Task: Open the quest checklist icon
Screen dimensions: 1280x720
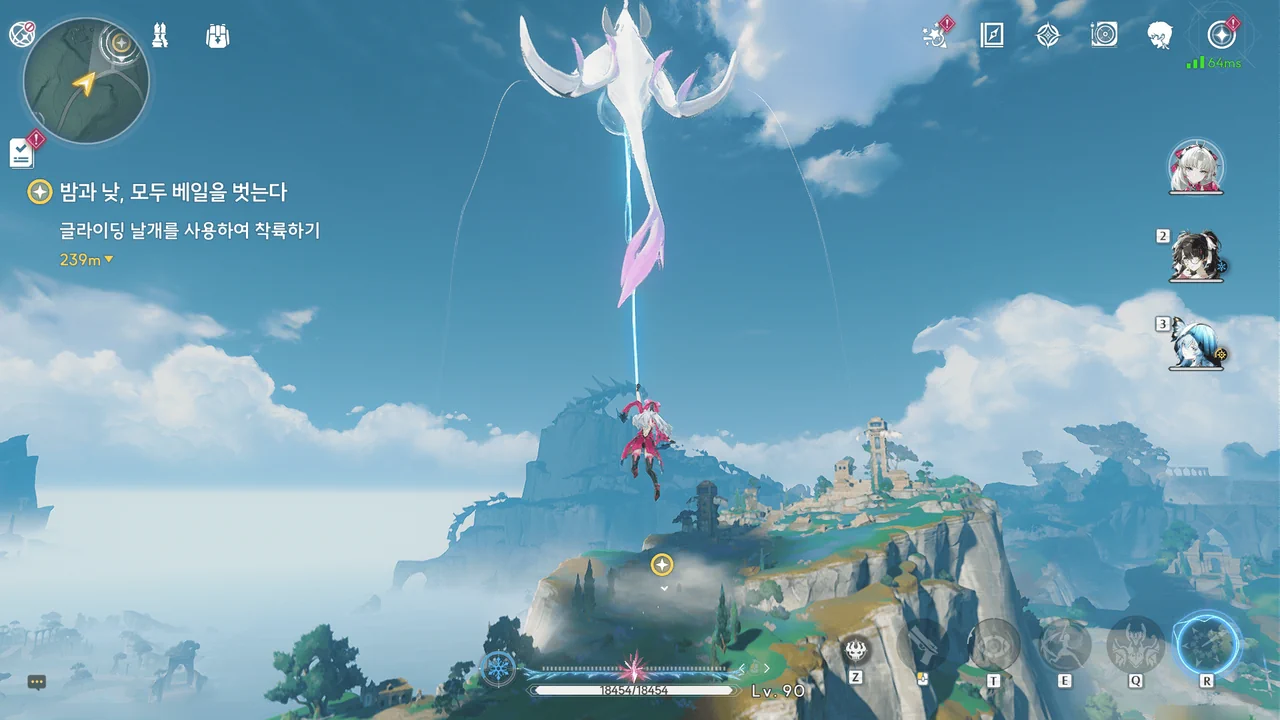Action: pos(22,152)
